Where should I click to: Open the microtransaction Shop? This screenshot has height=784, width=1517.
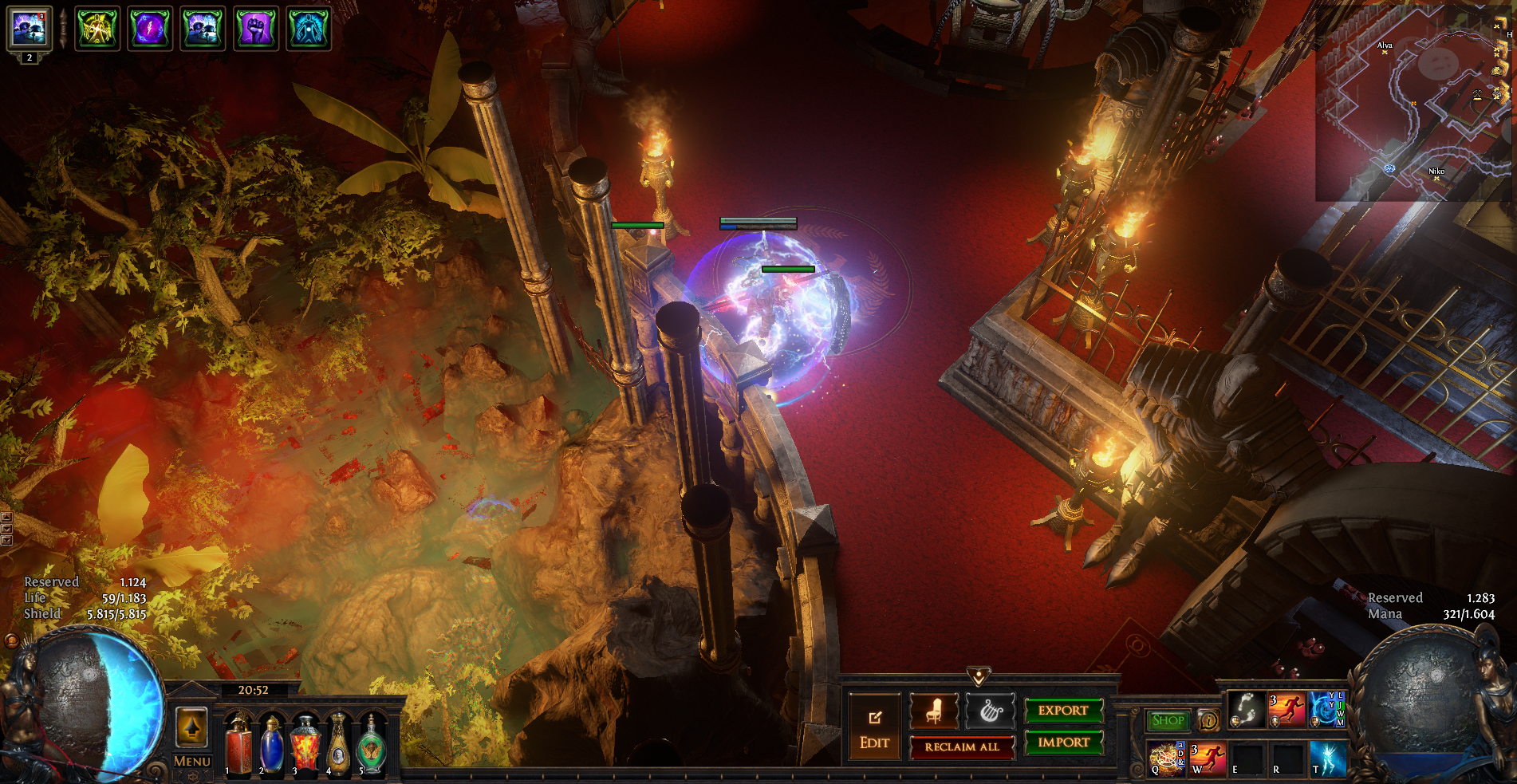click(x=1168, y=720)
